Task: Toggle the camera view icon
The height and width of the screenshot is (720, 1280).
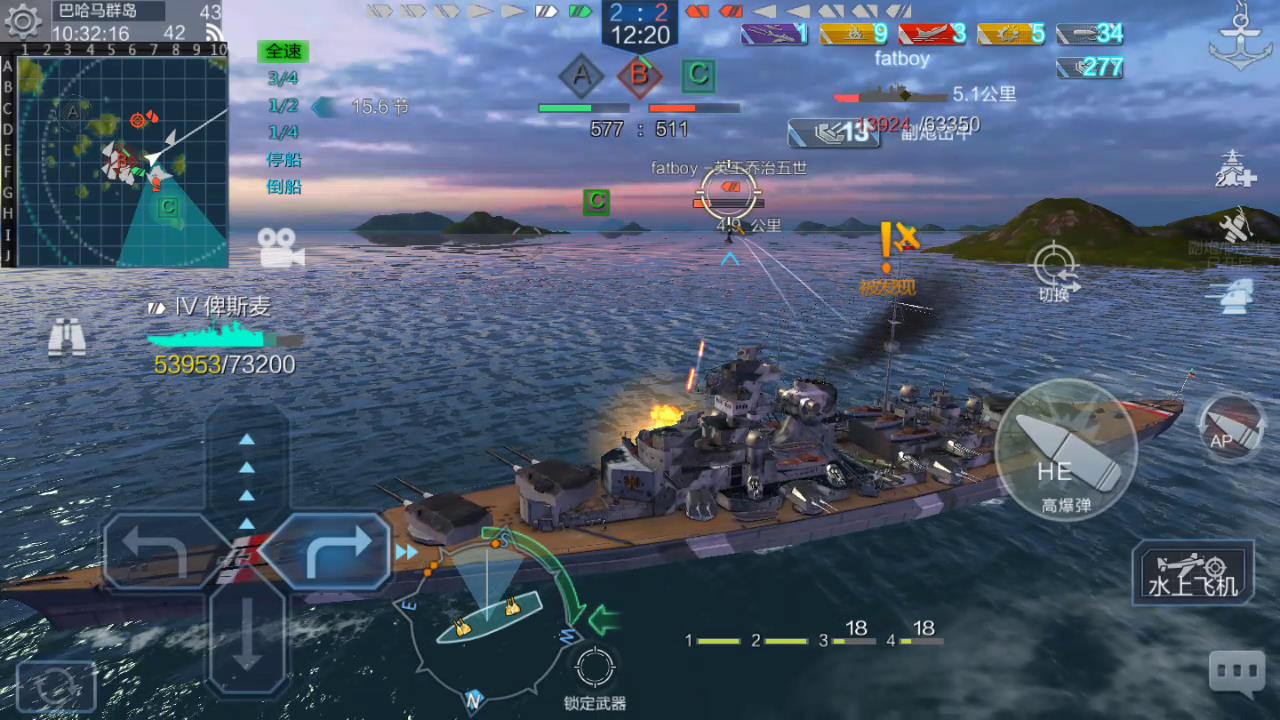Action: (x=280, y=247)
